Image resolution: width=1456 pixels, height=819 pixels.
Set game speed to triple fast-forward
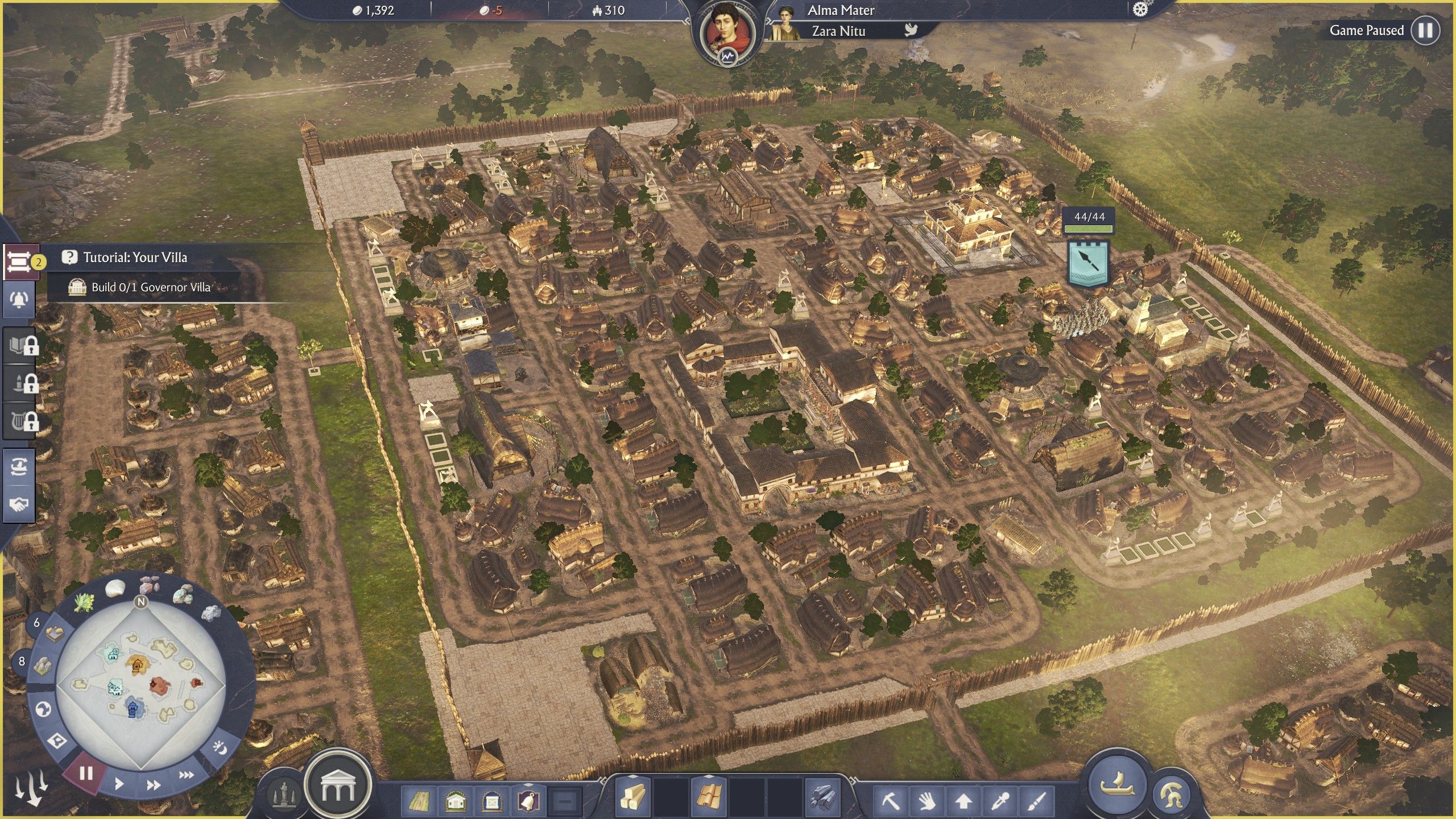click(x=186, y=775)
